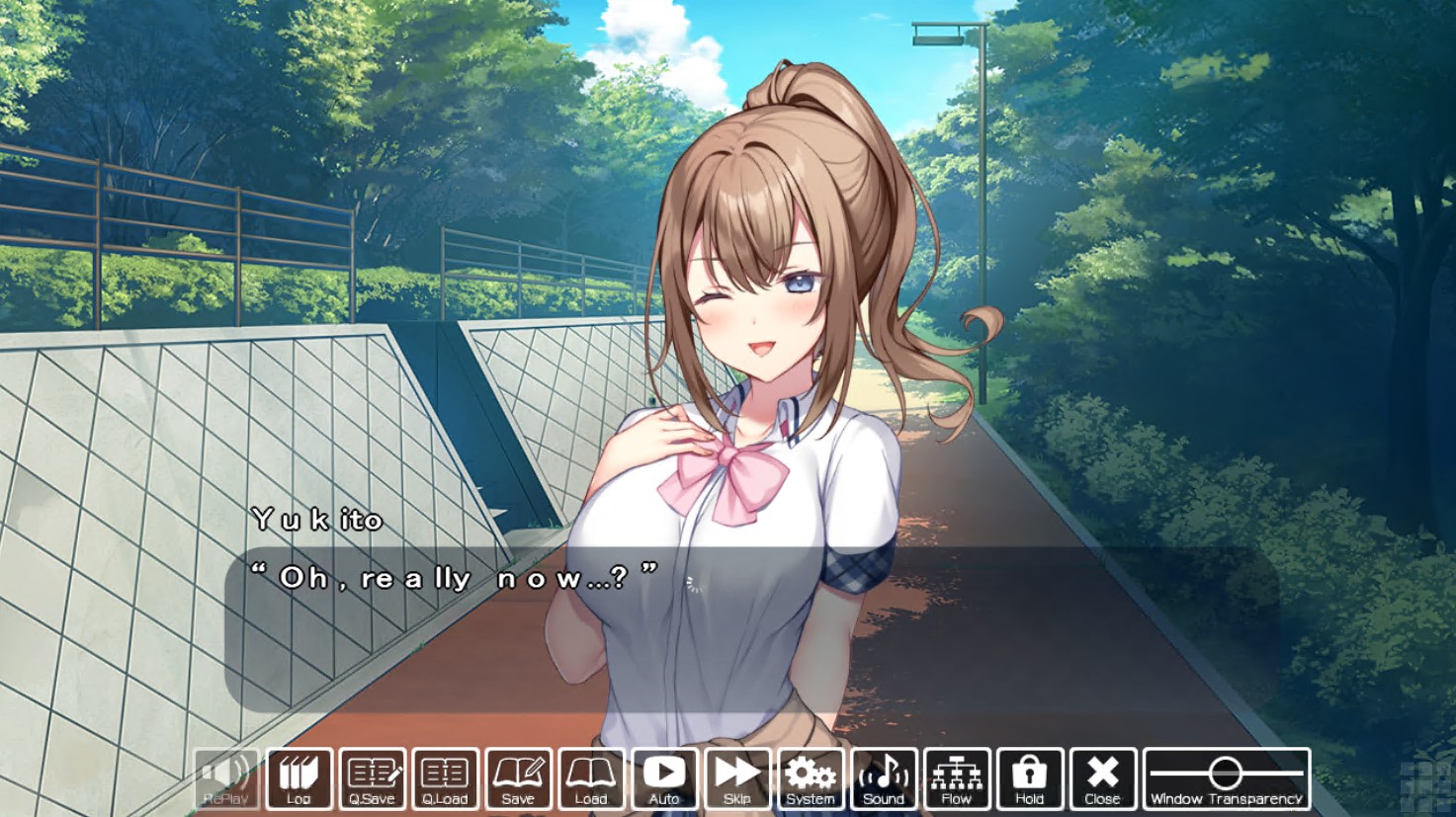The image size is (1456, 817).
Task: Activate Hold to lock the message window
Action: [x=1029, y=778]
